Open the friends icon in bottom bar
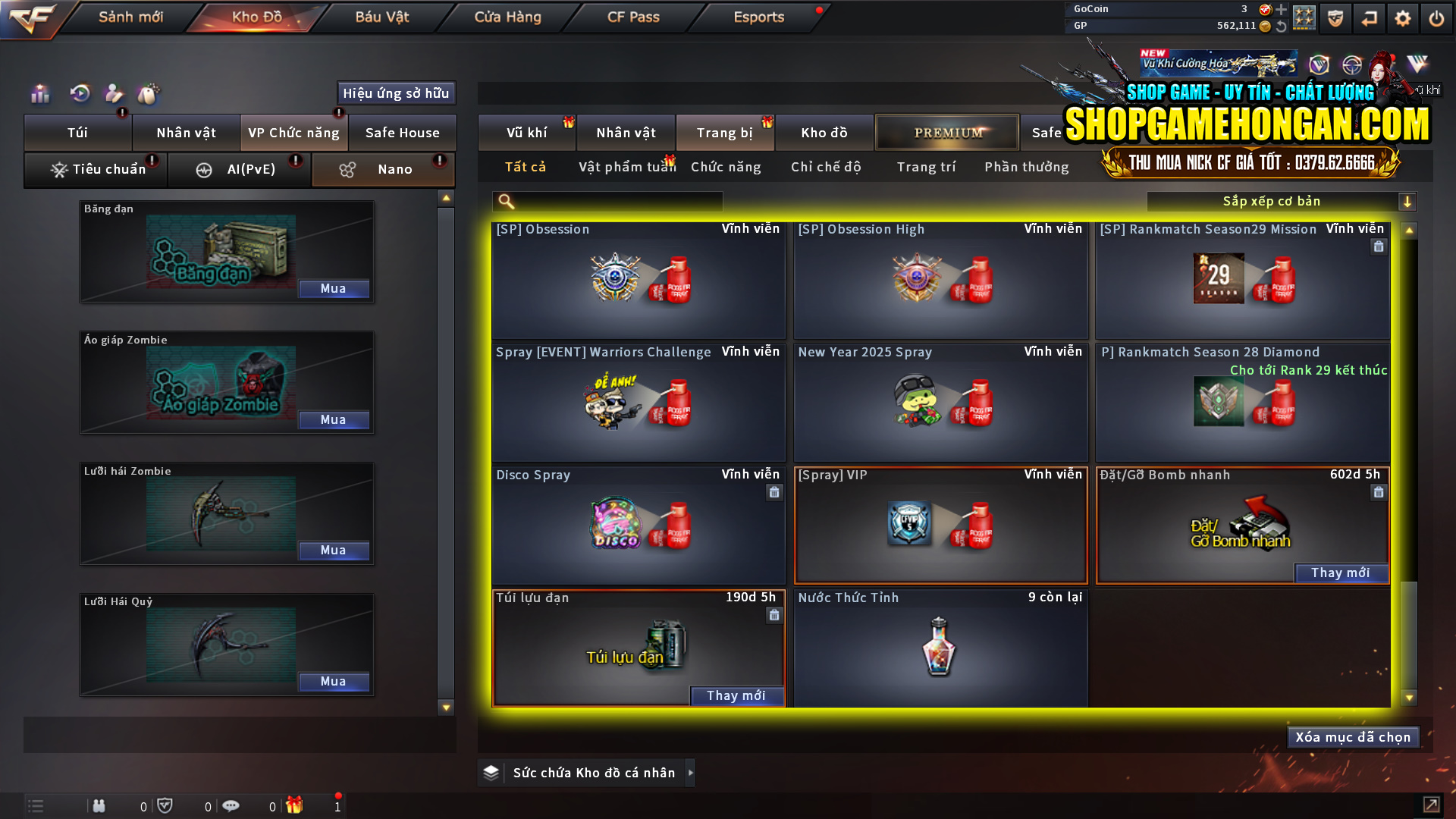1456x819 pixels. point(99,805)
